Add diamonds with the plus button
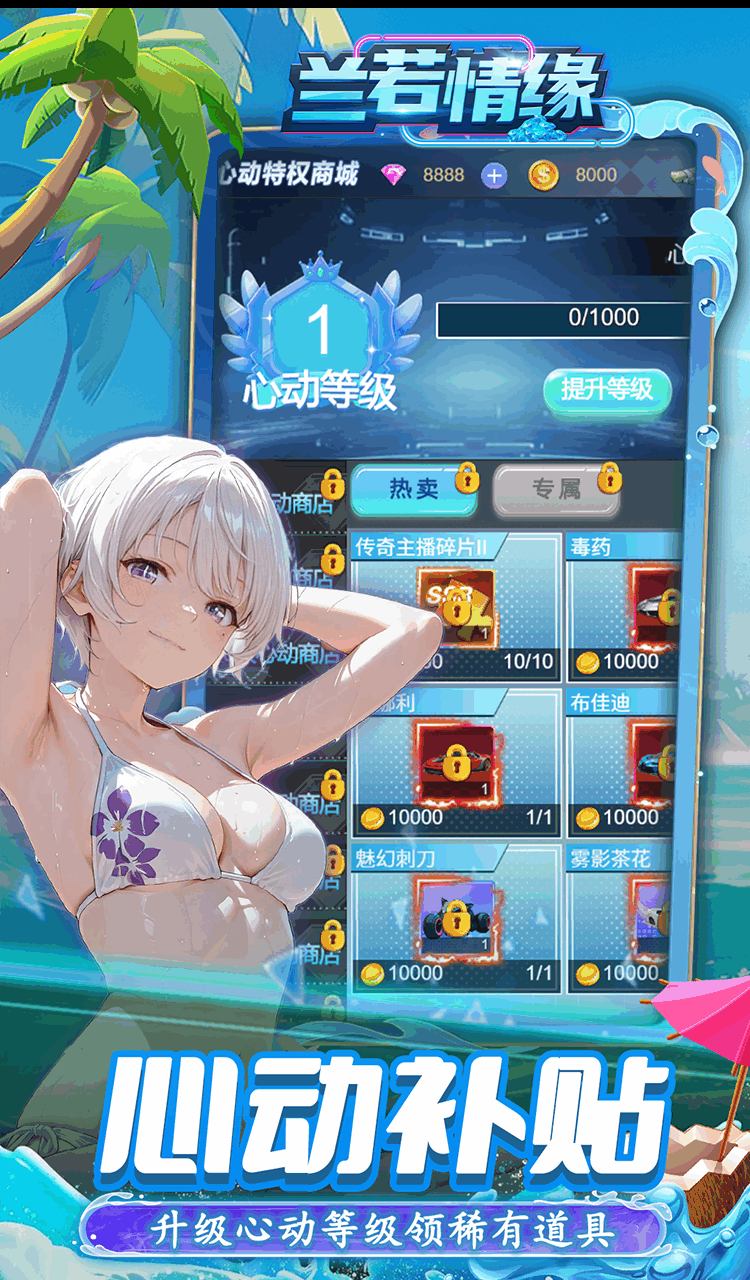The height and width of the screenshot is (1280, 750). click(493, 175)
